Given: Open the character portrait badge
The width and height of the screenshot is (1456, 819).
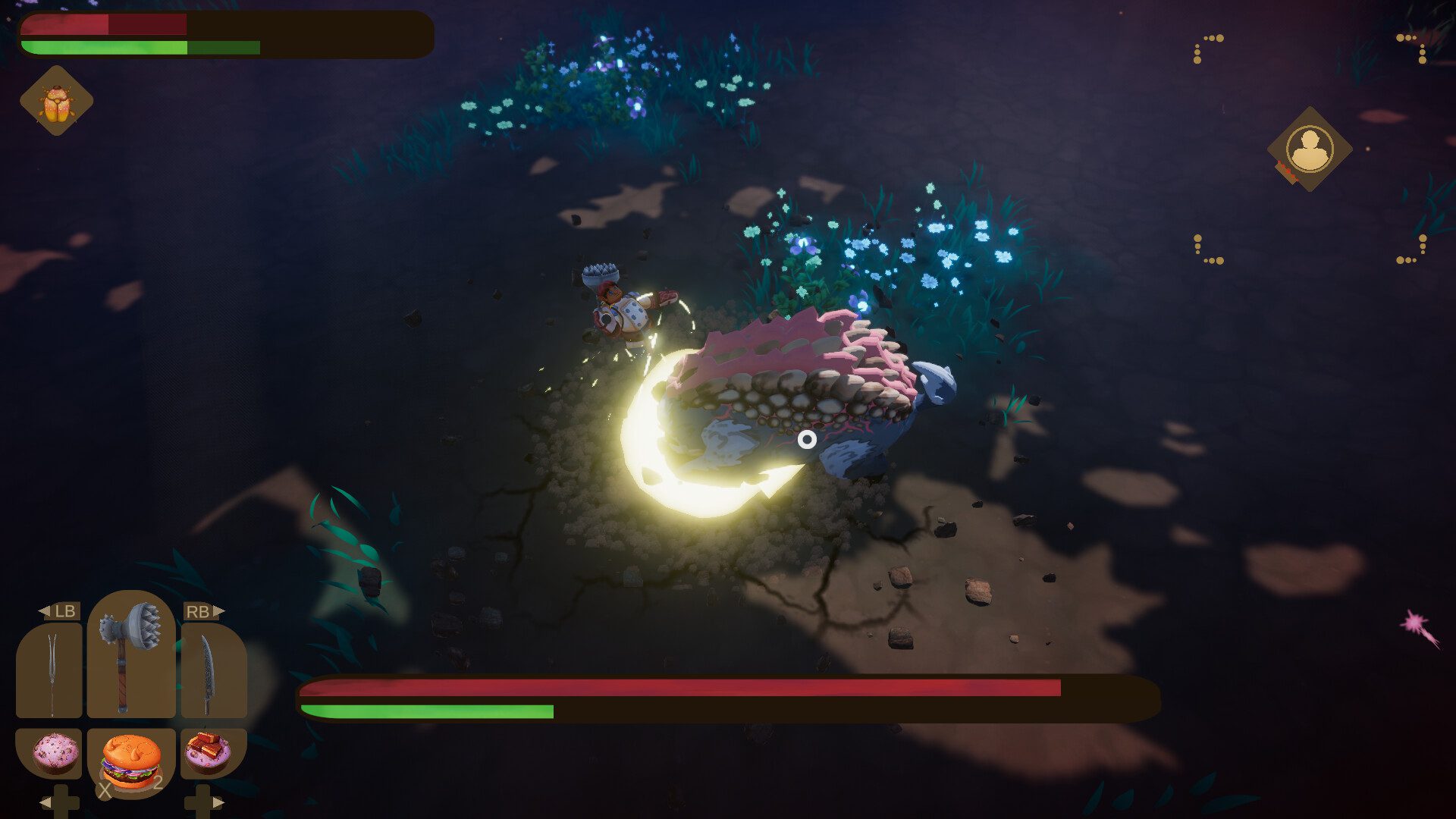Looking at the screenshot, I should coord(1310,149).
